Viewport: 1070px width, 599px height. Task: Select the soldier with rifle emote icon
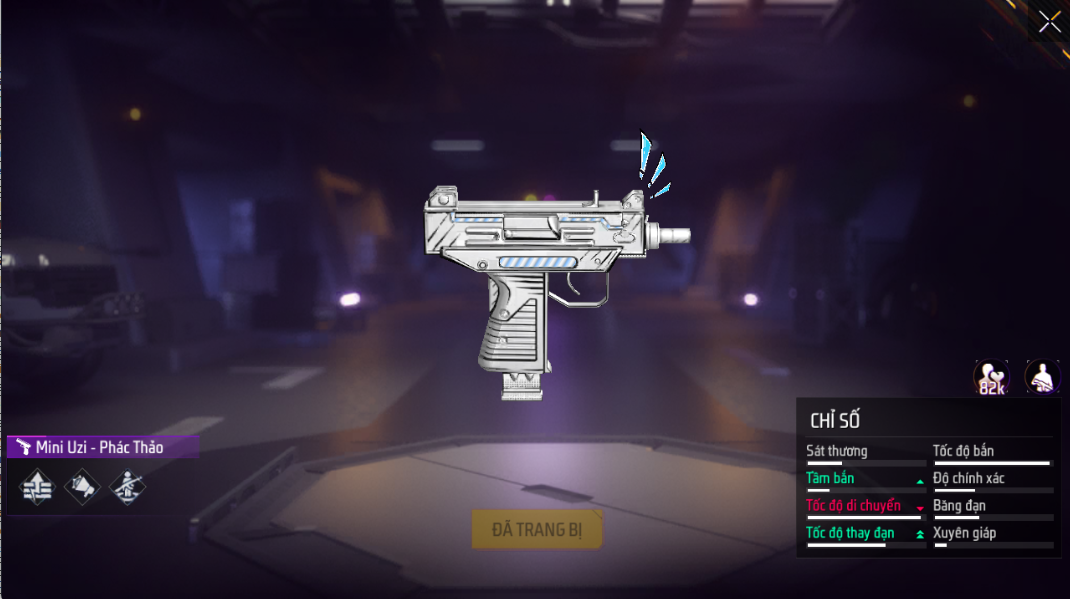click(128, 487)
